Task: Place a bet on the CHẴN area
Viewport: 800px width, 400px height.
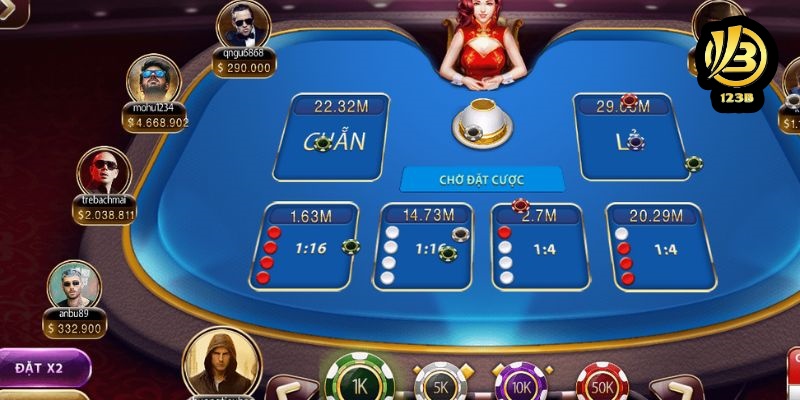Action: 333,138
